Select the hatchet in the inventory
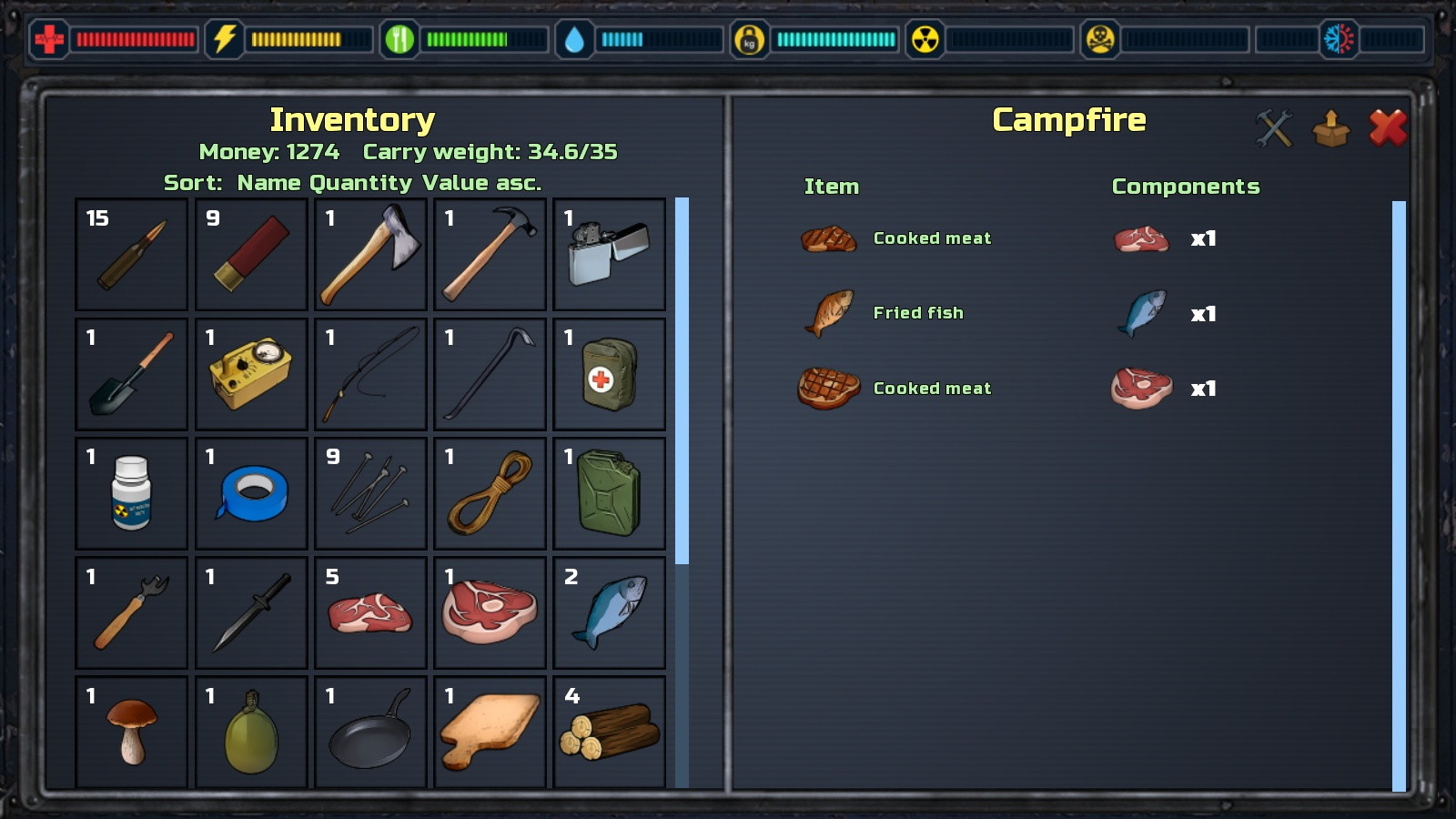Viewport: 1456px width, 819px height. 369,254
